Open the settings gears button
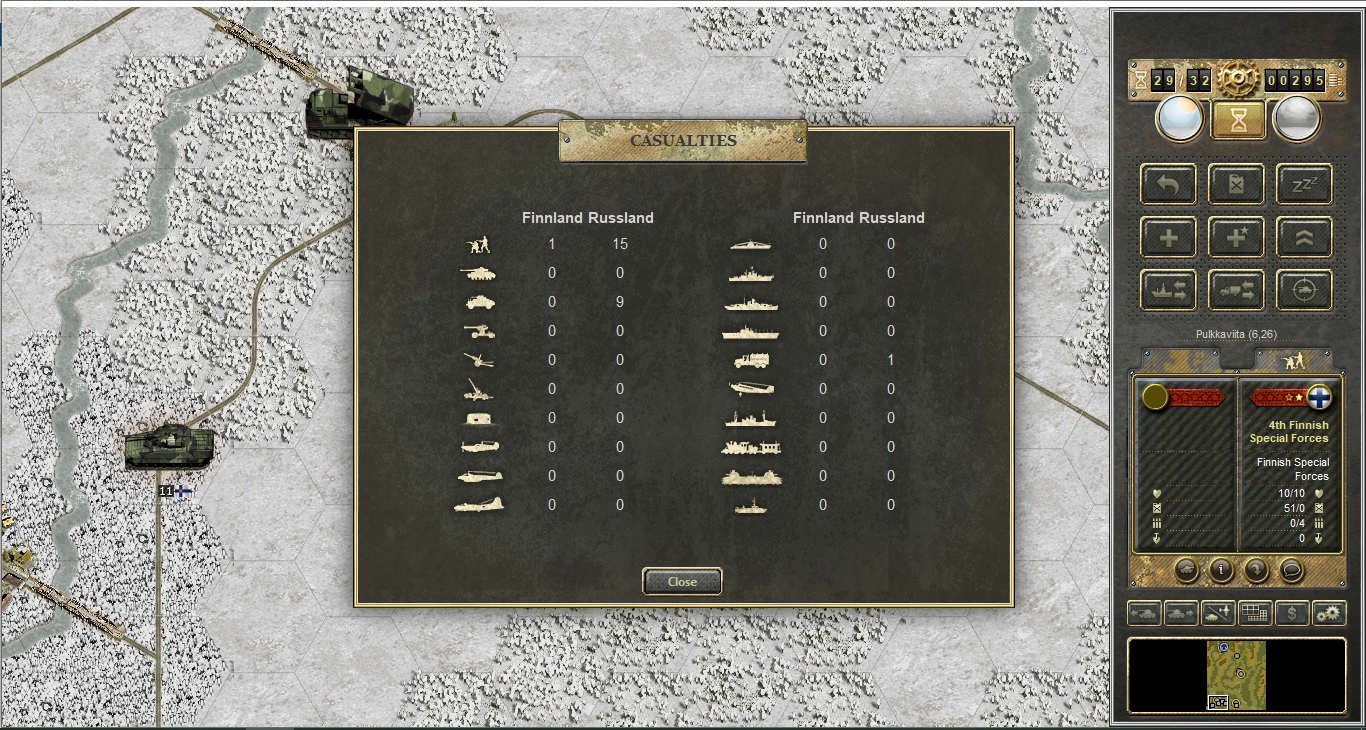The height and width of the screenshot is (730, 1366). pos(1329,613)
